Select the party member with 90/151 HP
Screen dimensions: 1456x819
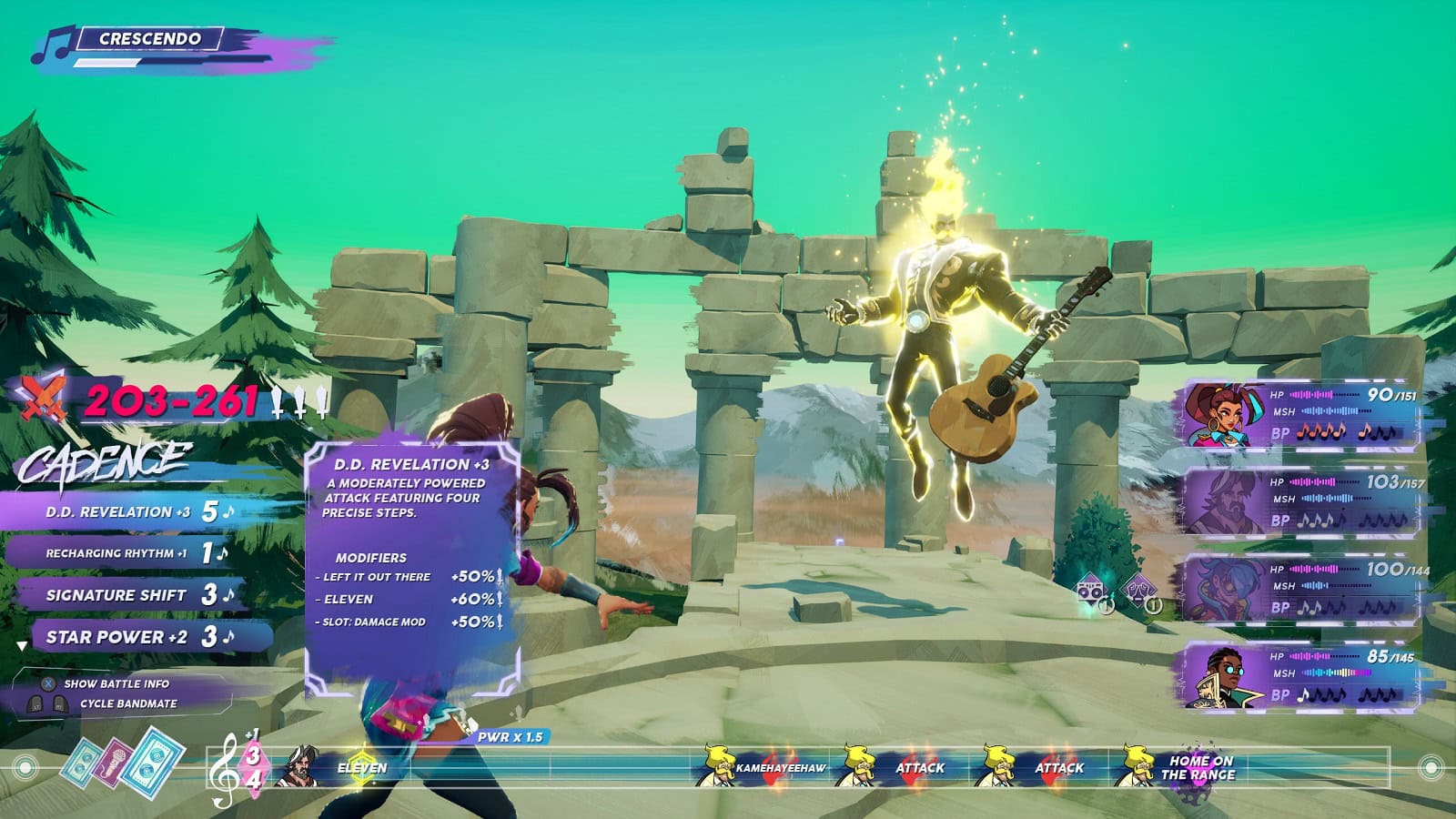click(1301, 414)
